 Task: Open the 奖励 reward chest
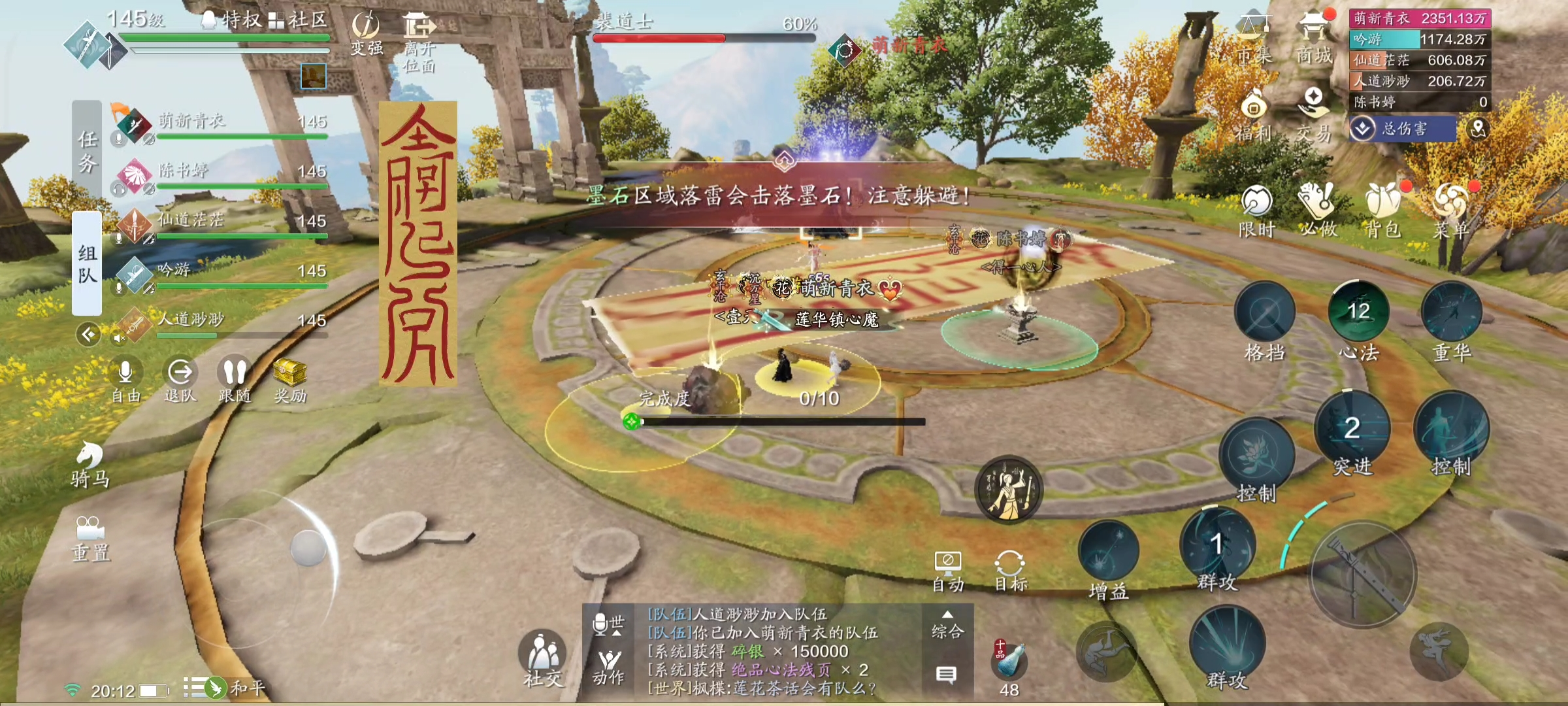pos(290,380)
